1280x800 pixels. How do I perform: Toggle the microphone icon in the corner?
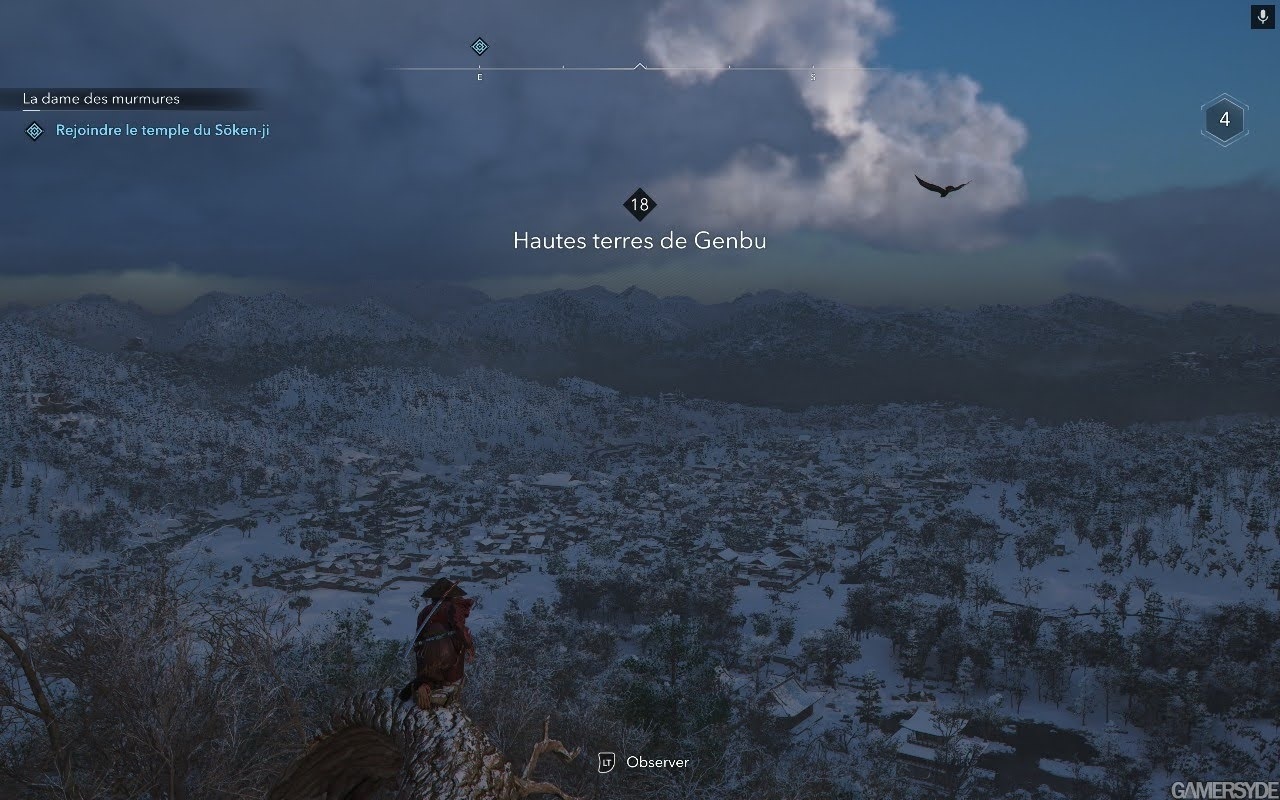click(x=1262, y=17)
